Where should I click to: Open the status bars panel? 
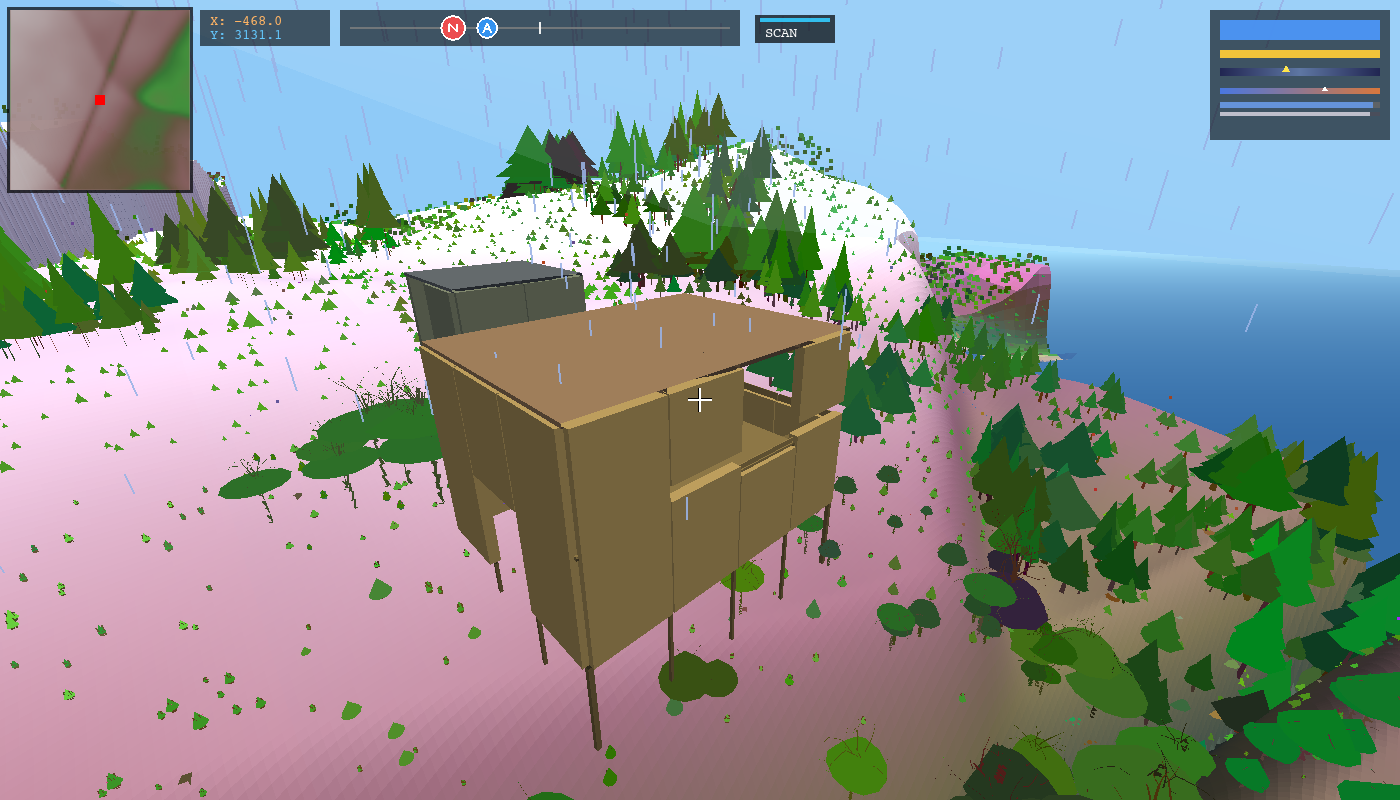(x=1300, y=75)
